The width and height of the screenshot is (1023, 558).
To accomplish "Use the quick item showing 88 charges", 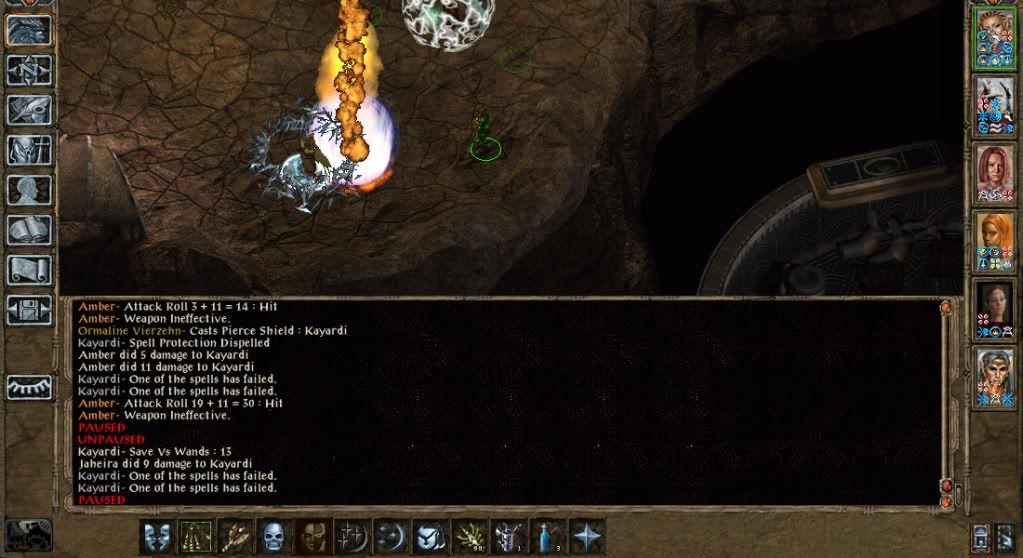I will pos(470,536).
